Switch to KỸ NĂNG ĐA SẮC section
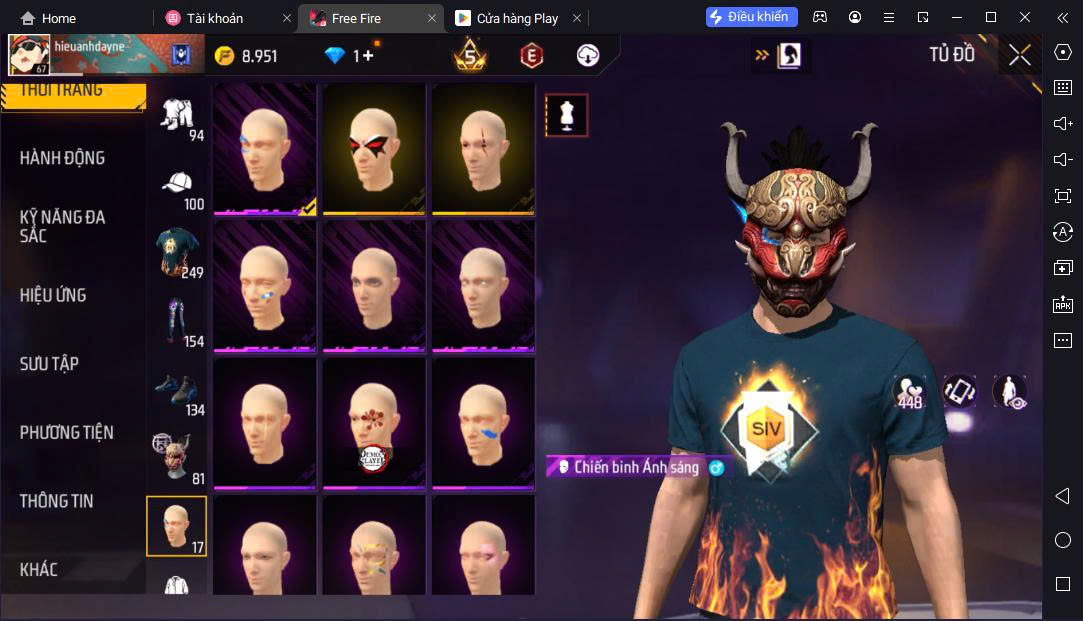 pyautogui.click(x=62, y=226)
